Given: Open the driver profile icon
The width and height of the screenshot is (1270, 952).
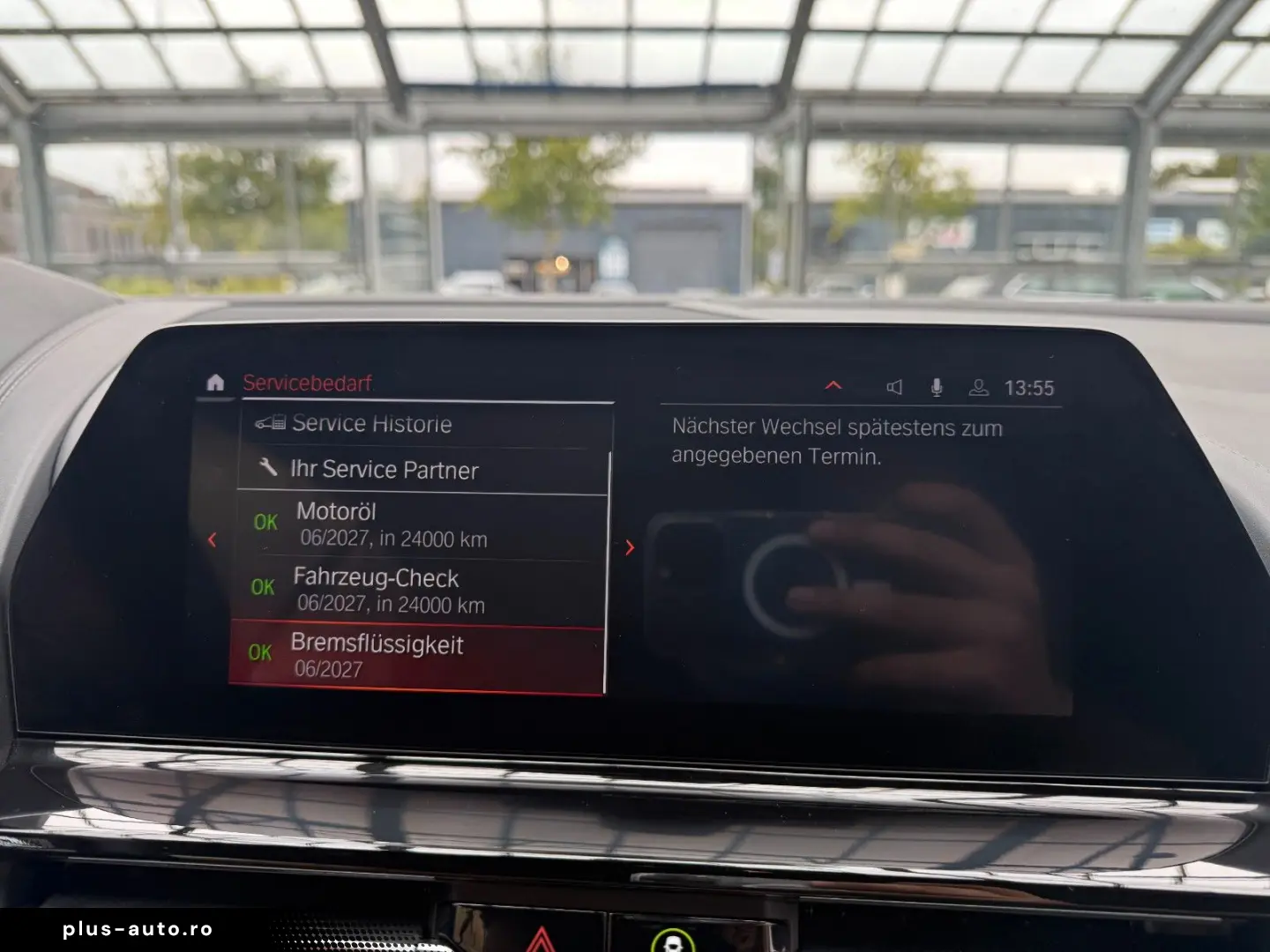Looking at the screenshot, I should point(978,388).
